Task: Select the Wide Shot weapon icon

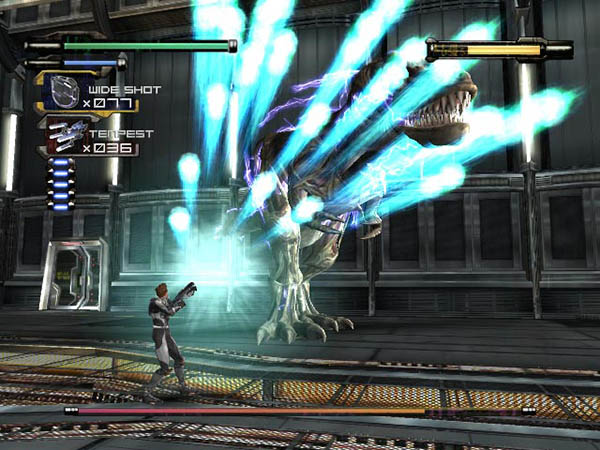Action: [x=62, y=93]
